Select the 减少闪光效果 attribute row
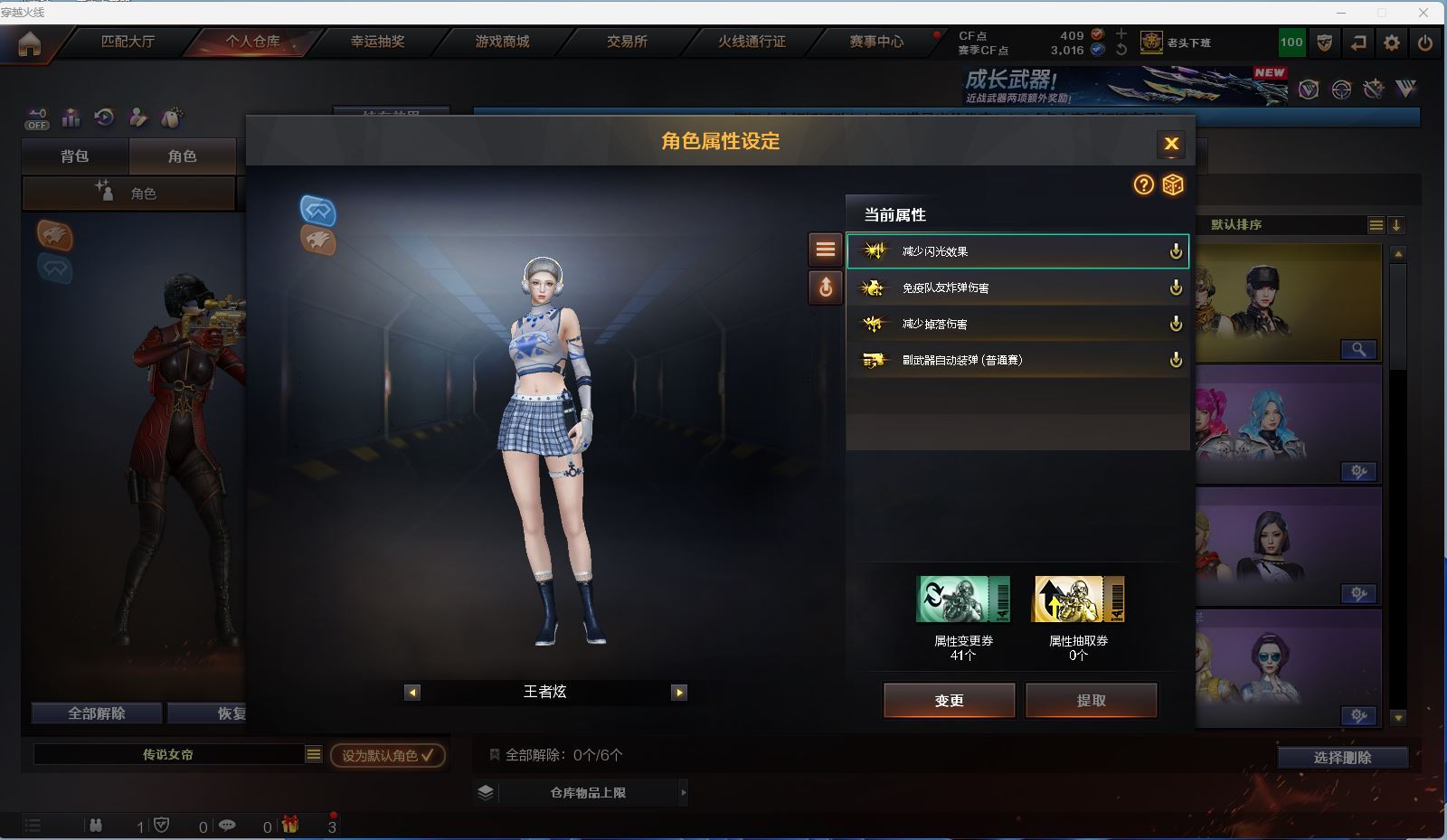The width and height of the screenshot is (1447, 840). 1017,251
